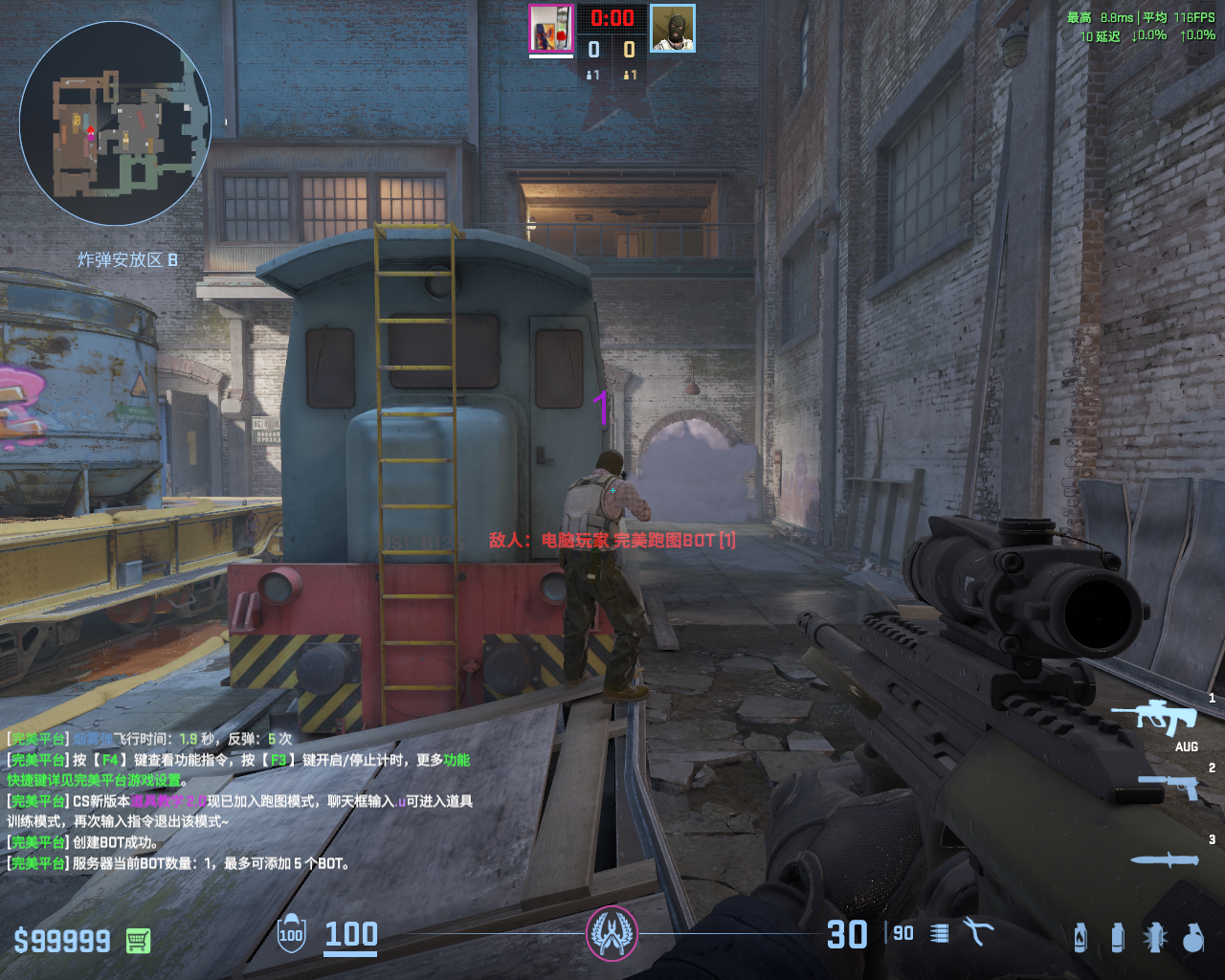Select the AUG rifle weapon slot
The image size is (1225, 980).
tap(1162, 718)
